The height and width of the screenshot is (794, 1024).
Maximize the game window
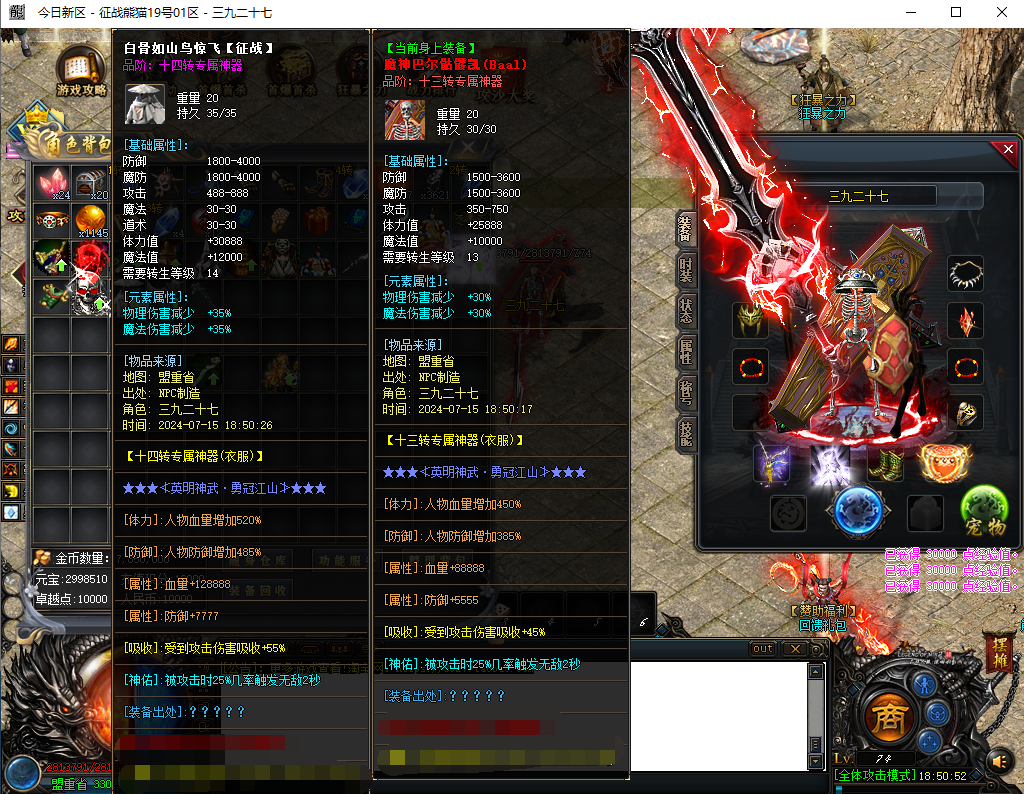pos(956,12)
